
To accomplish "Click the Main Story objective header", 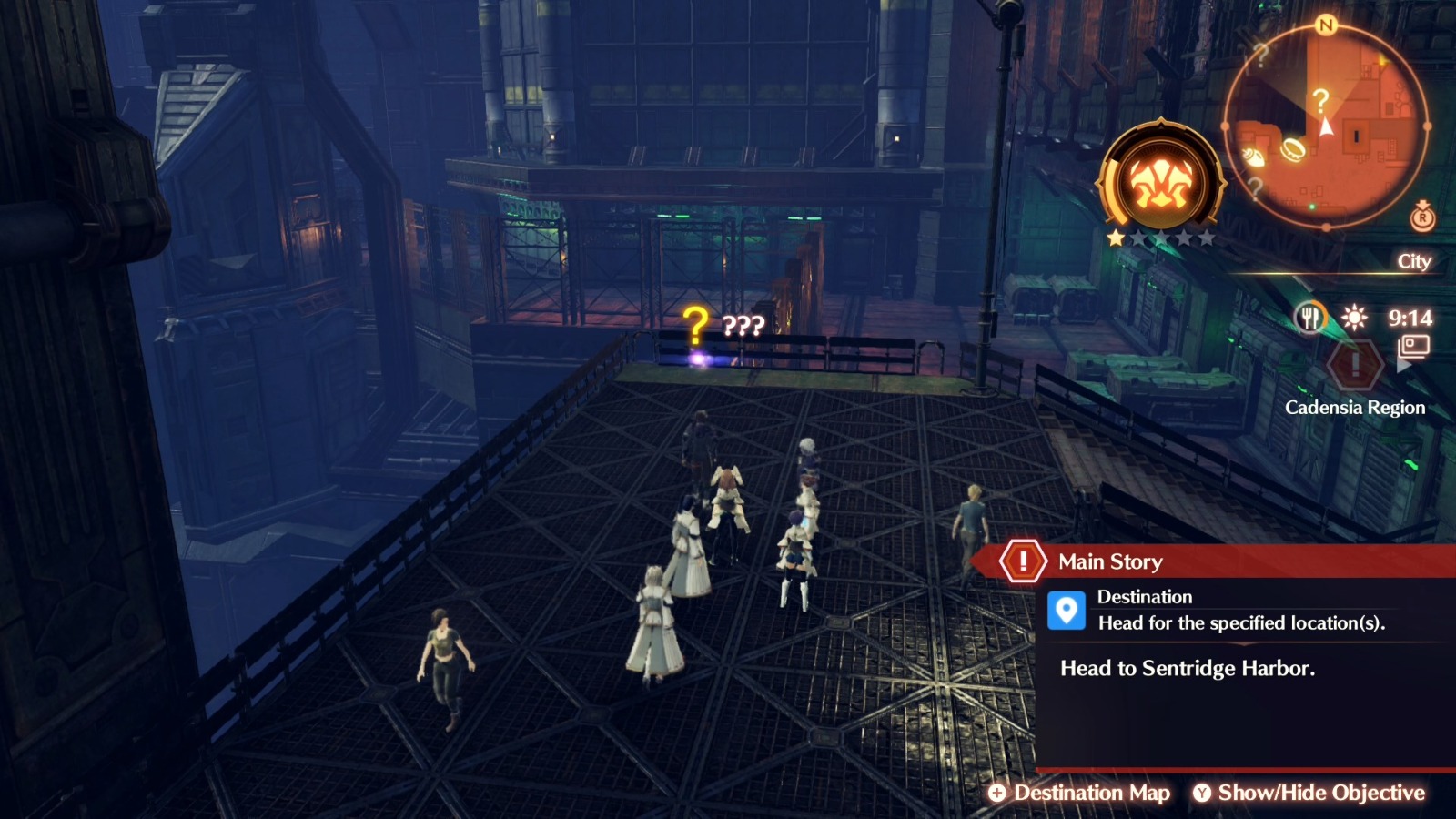I will tap(1110, 561).
